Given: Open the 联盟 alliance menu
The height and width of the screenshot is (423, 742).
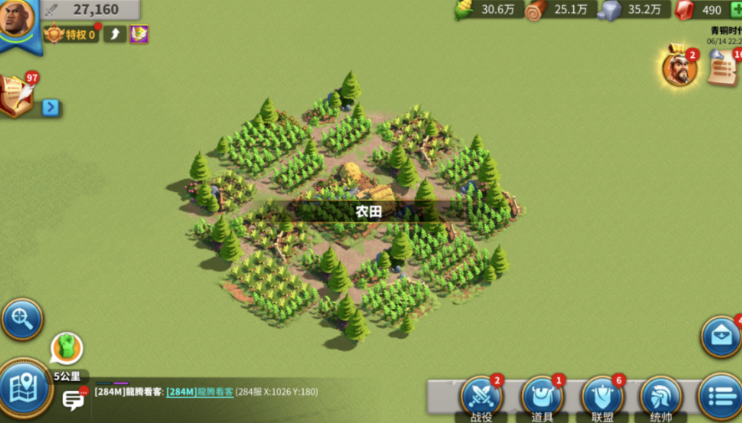Looking at the screenshot, I should click(601, 397).
